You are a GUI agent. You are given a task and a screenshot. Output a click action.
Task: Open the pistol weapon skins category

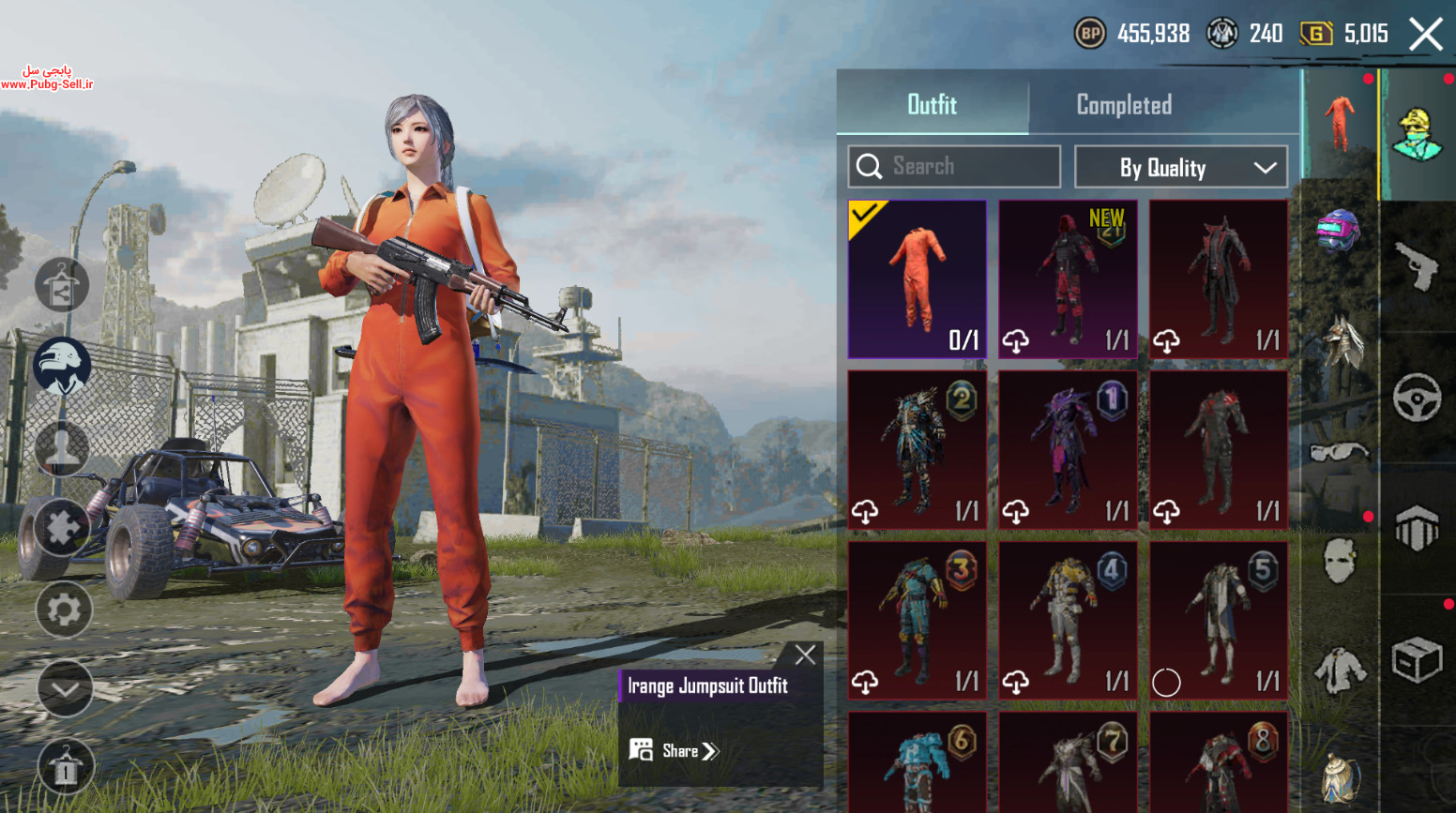pos(1417,266)
